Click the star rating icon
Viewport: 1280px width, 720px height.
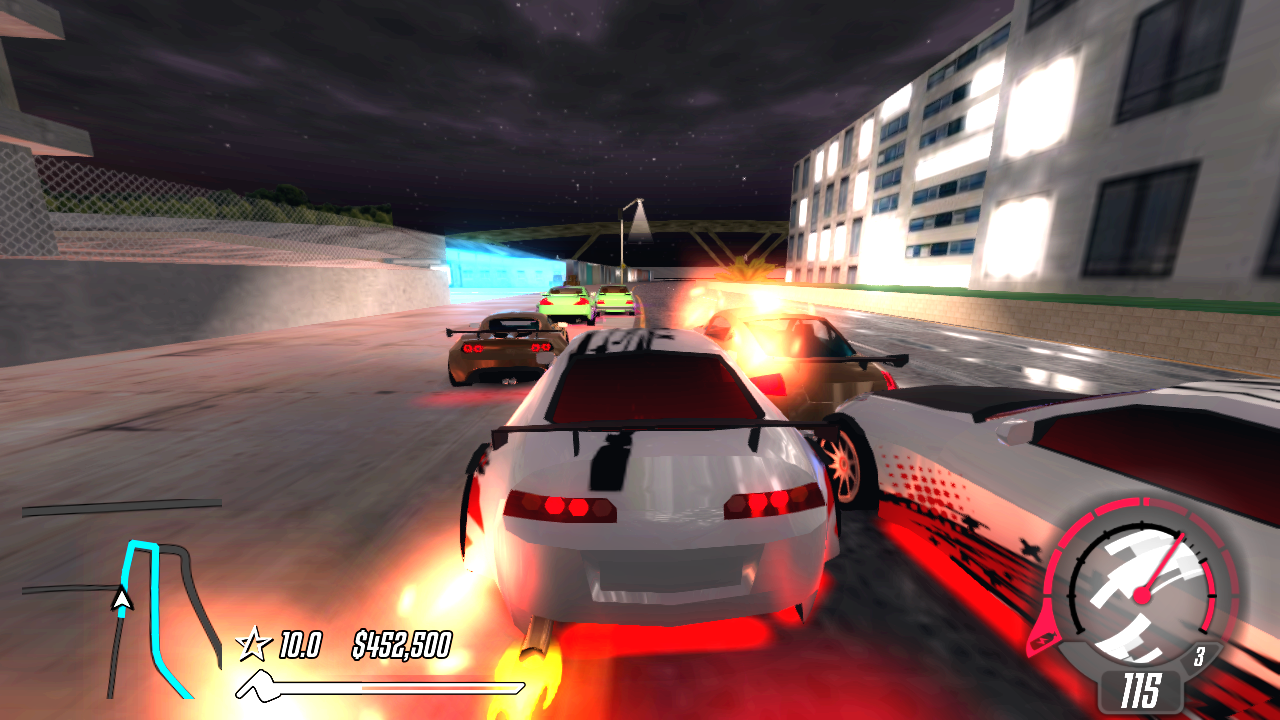[x=253, y=645]
